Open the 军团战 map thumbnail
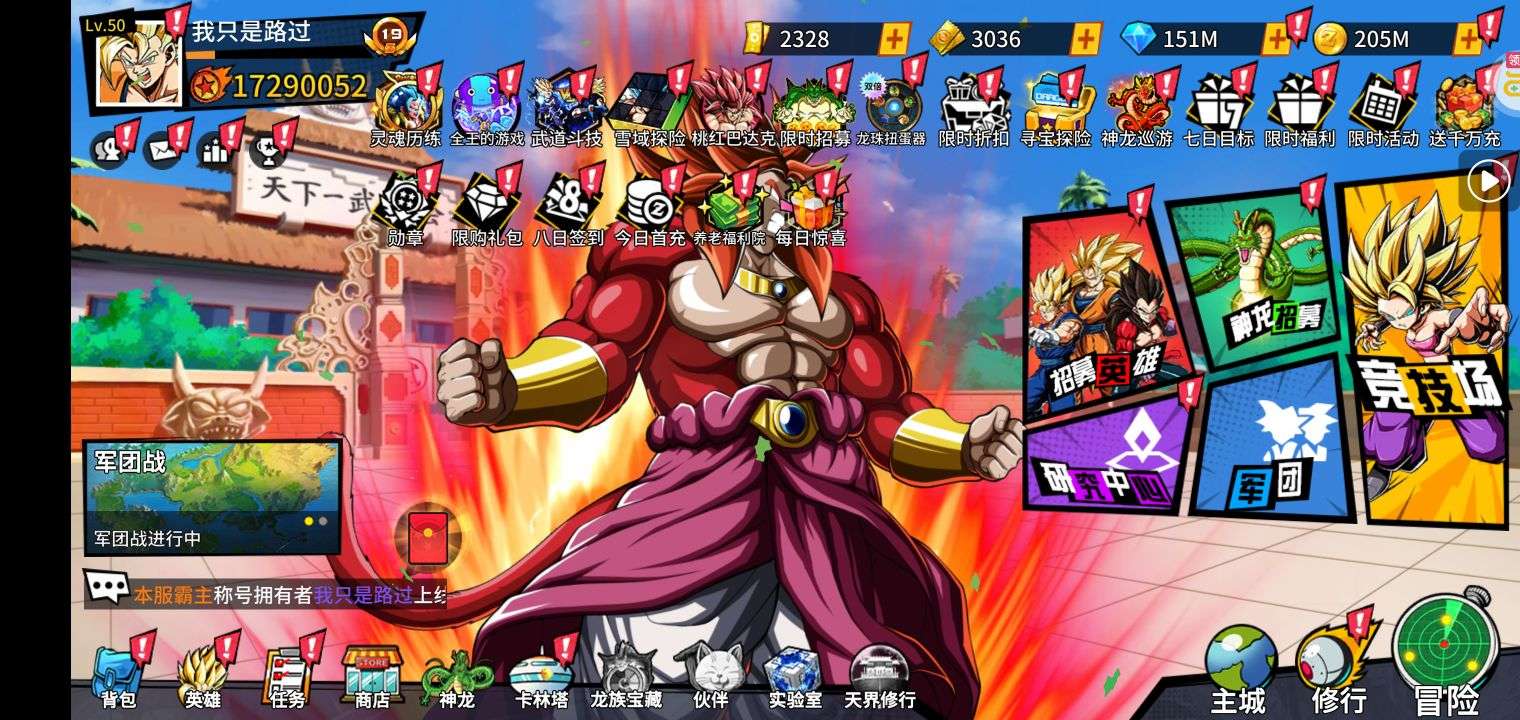This screenshot has height=720, width=1520. tap(212, 497)
